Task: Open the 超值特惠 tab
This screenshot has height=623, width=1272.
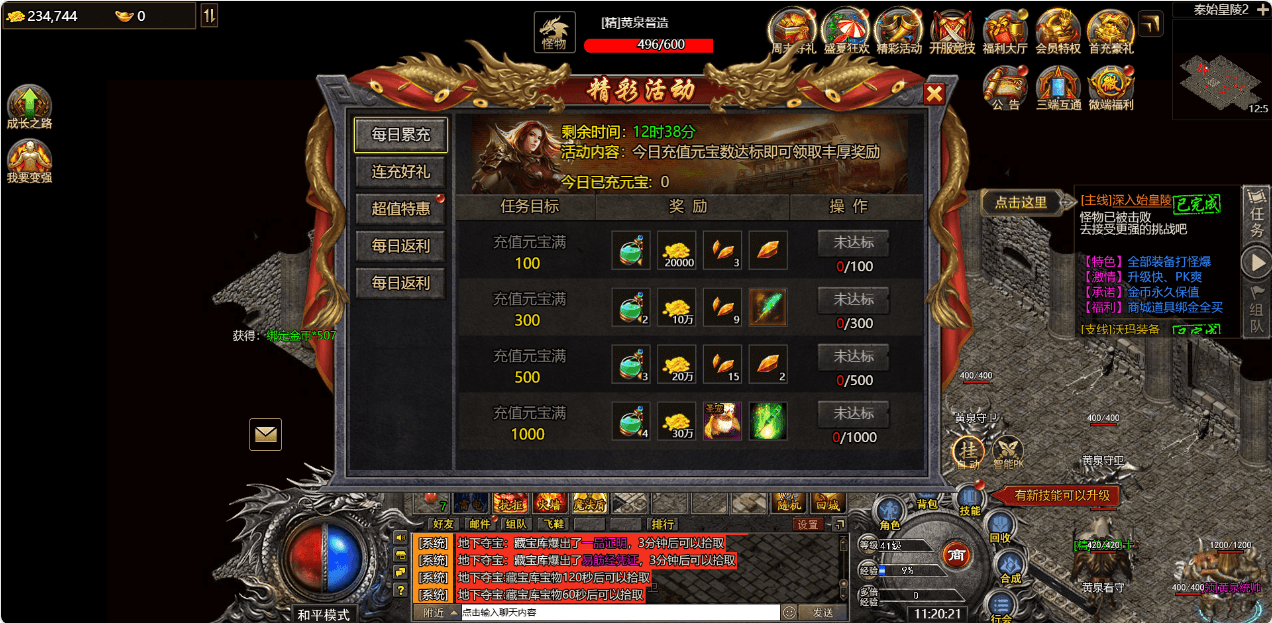Action: (401, 209)
